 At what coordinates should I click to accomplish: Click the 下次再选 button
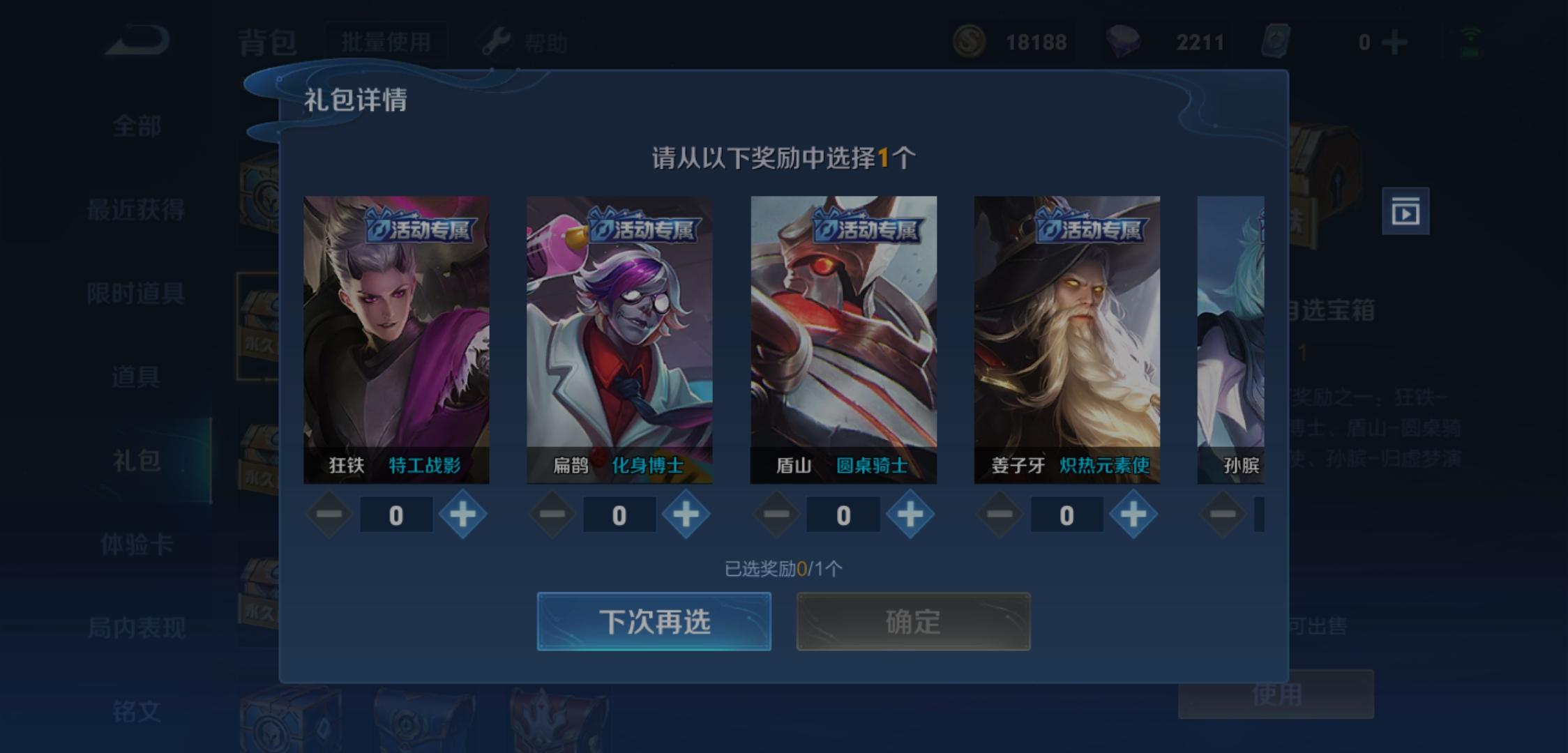click(x=654, y=623)
